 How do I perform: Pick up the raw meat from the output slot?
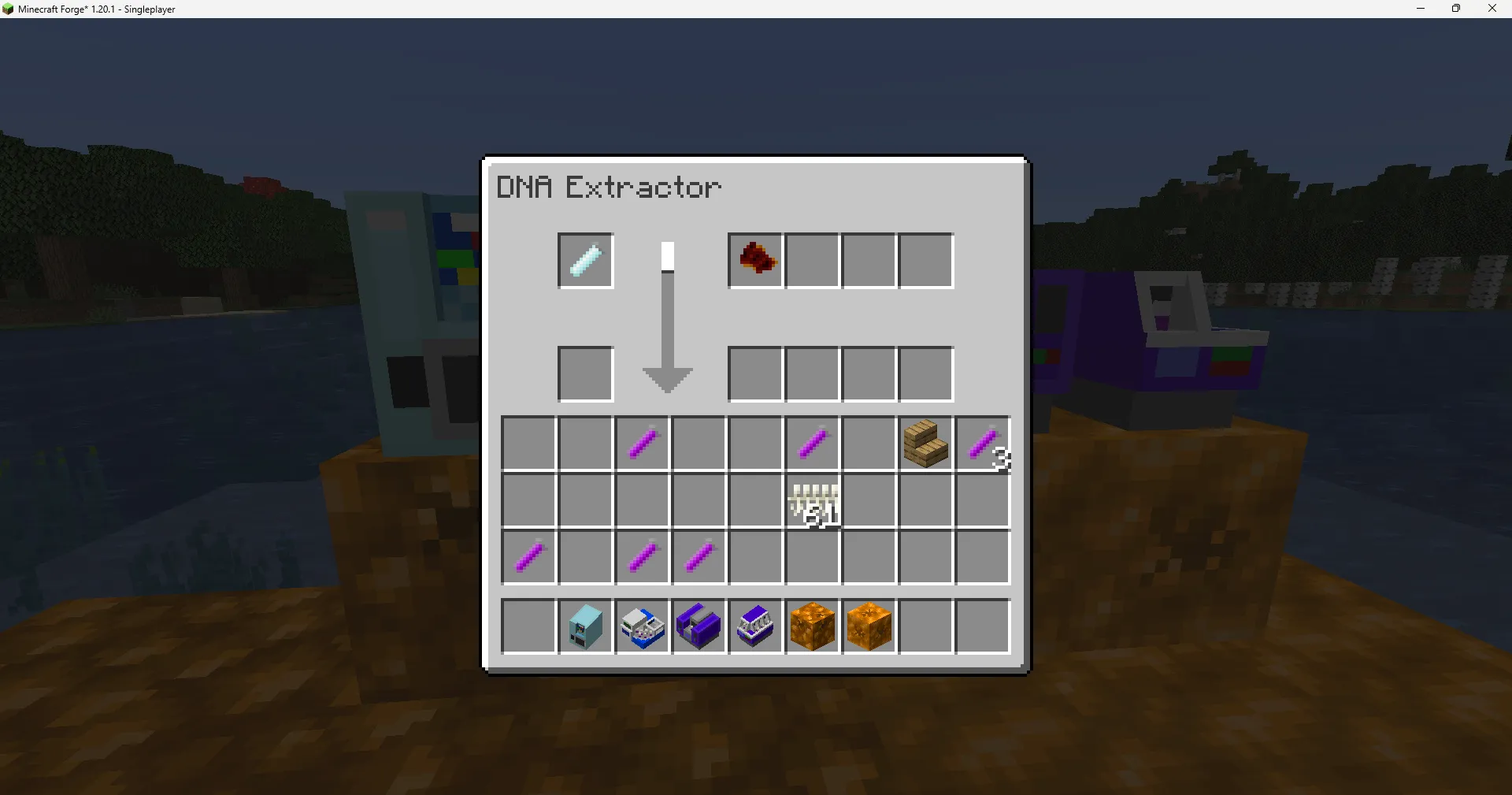click(755, 261)
